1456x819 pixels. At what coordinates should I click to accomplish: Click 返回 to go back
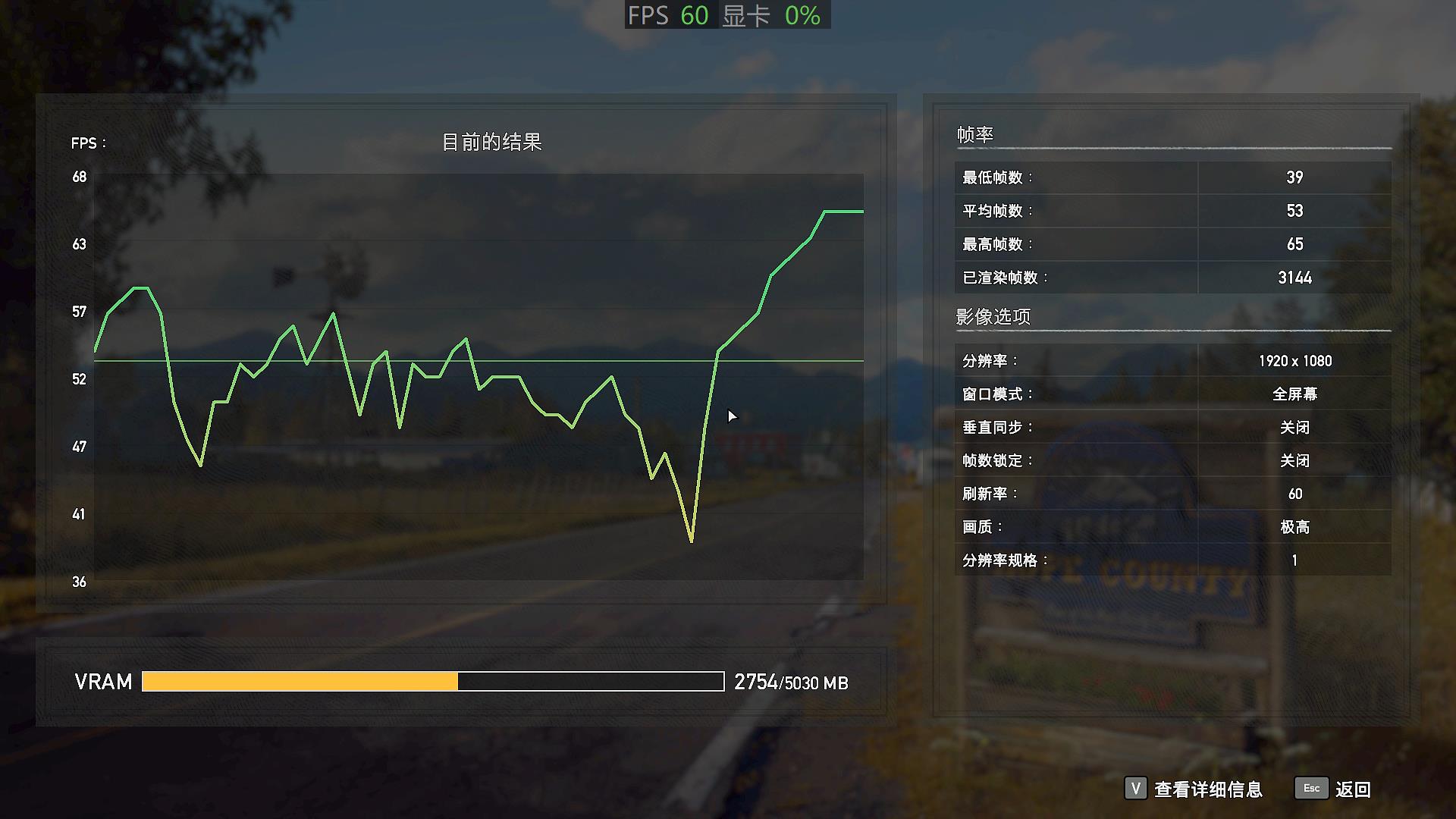pos(1354,789)
